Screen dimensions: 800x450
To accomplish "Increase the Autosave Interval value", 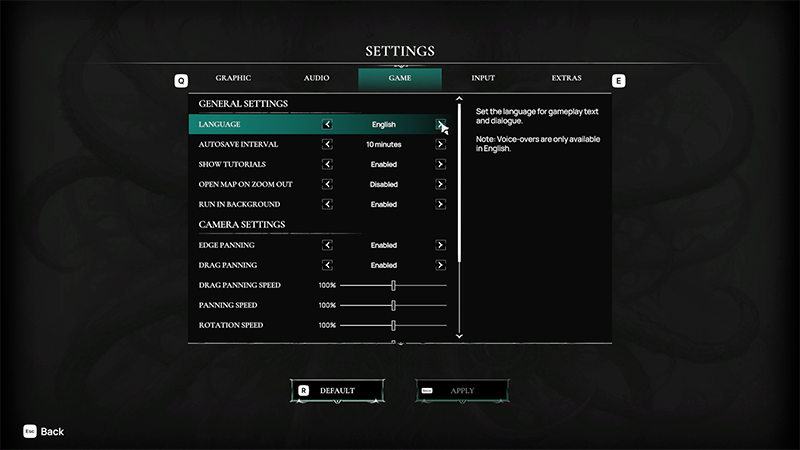I will click(441, 145).
